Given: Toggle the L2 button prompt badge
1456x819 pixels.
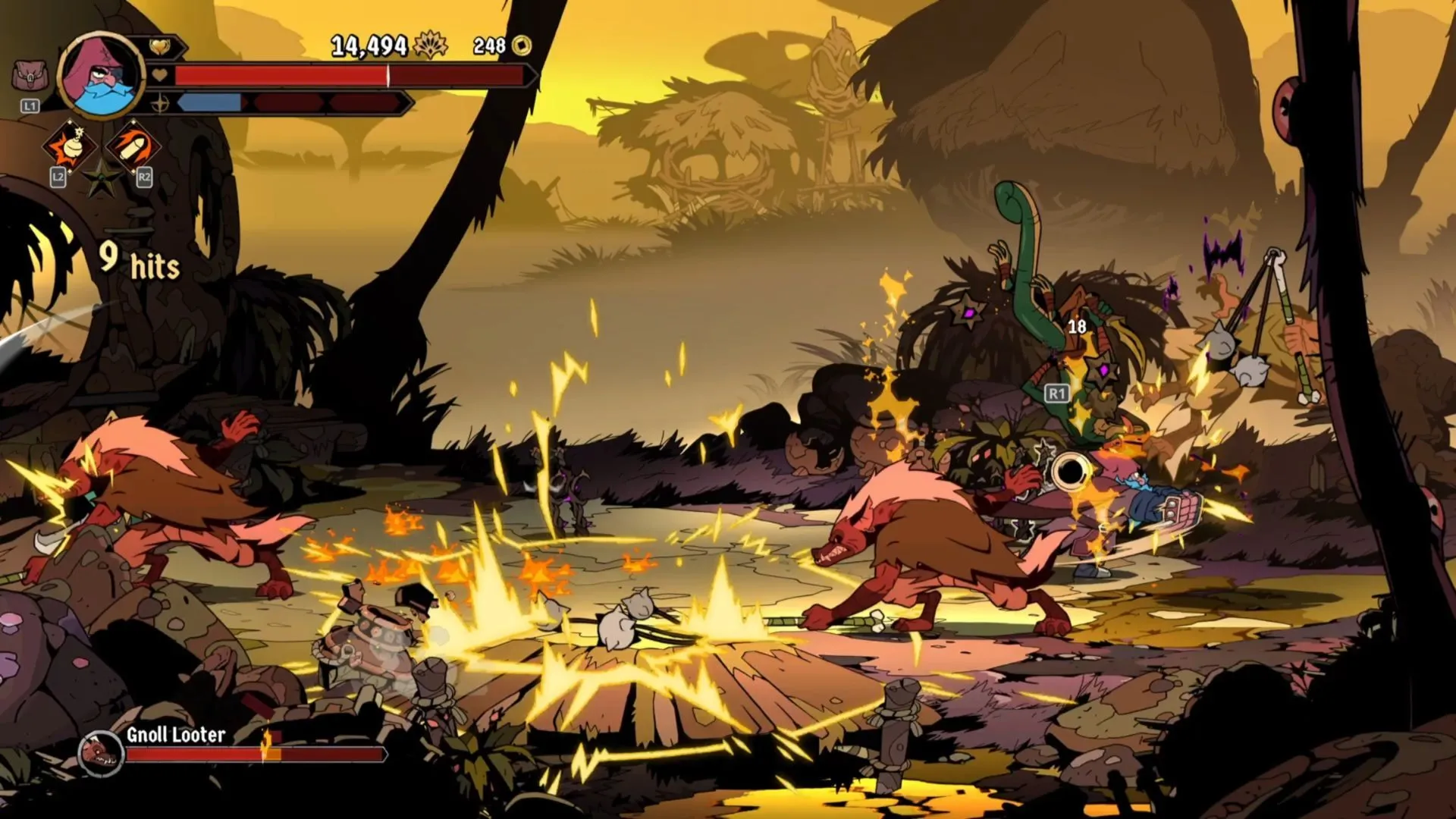Looking at the screenshot, I should (x=57, y=176).
